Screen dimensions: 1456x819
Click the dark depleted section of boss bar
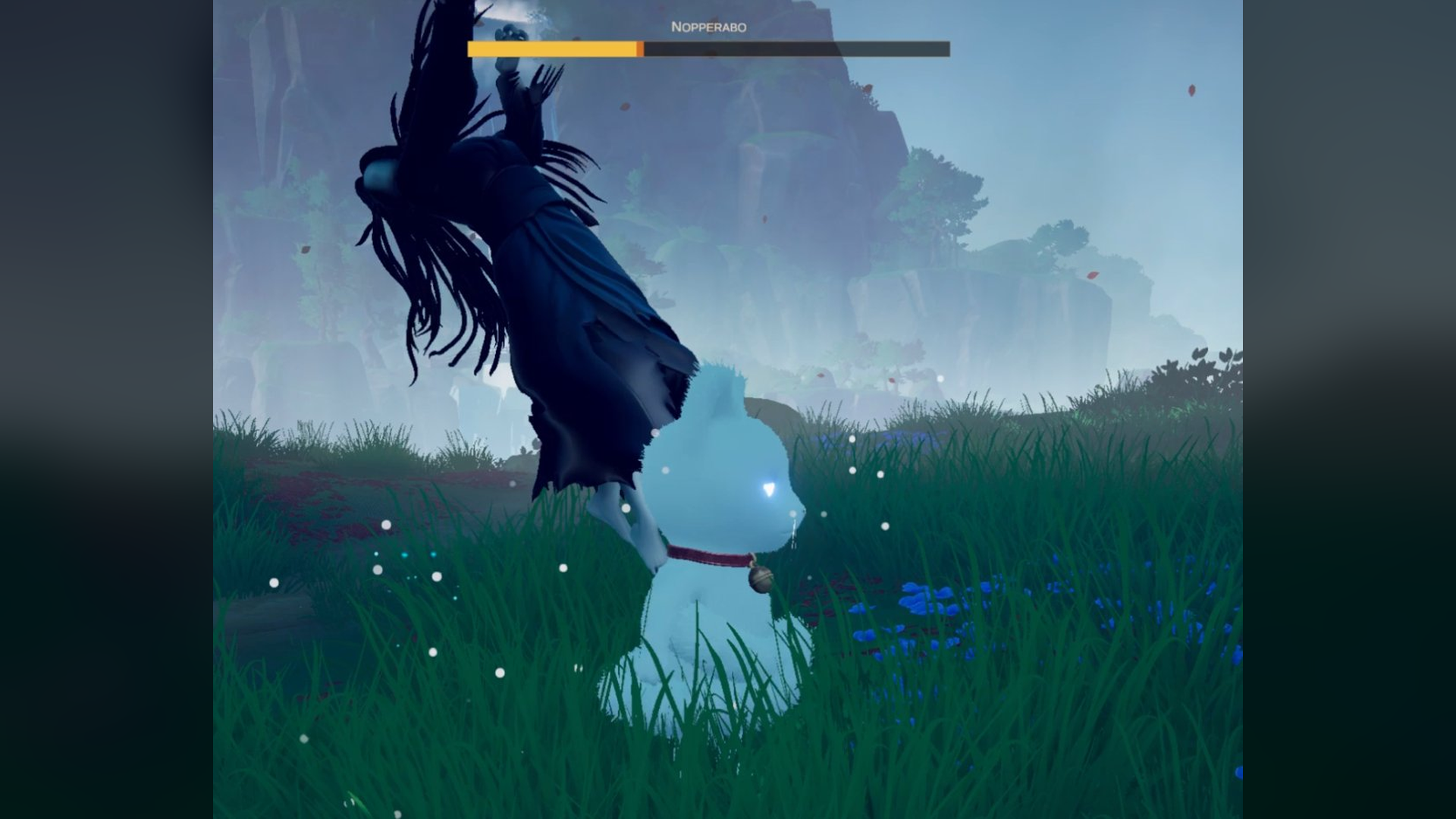click(796, 49)
